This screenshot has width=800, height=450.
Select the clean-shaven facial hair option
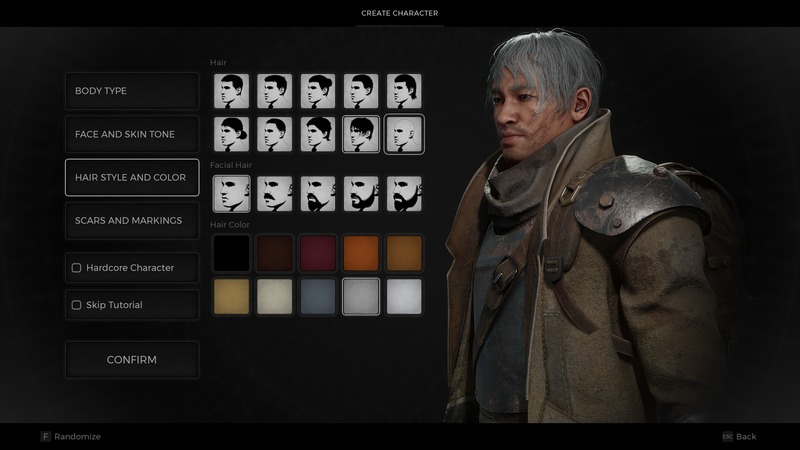[231, 194]
